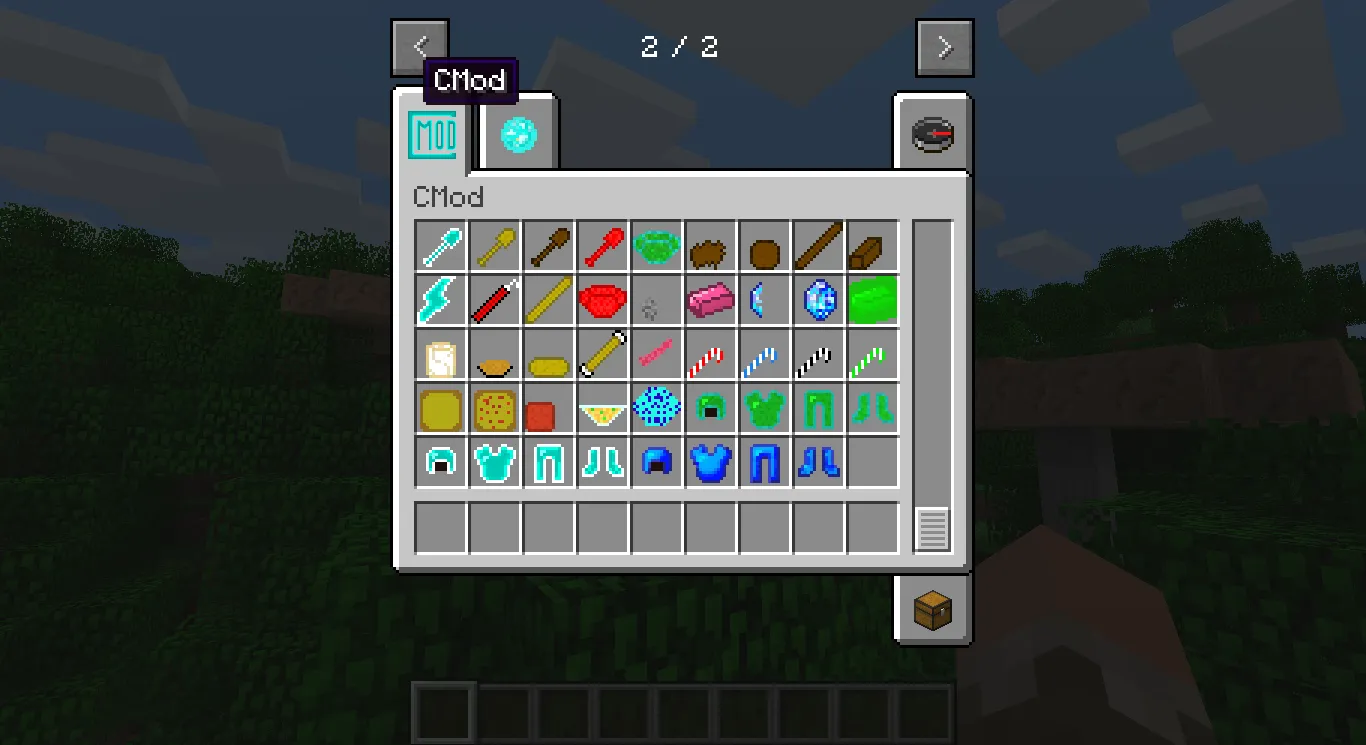Pick the pizza item
The width and height of the screenshot is (1366, 745).
click(x=494, y=408)
